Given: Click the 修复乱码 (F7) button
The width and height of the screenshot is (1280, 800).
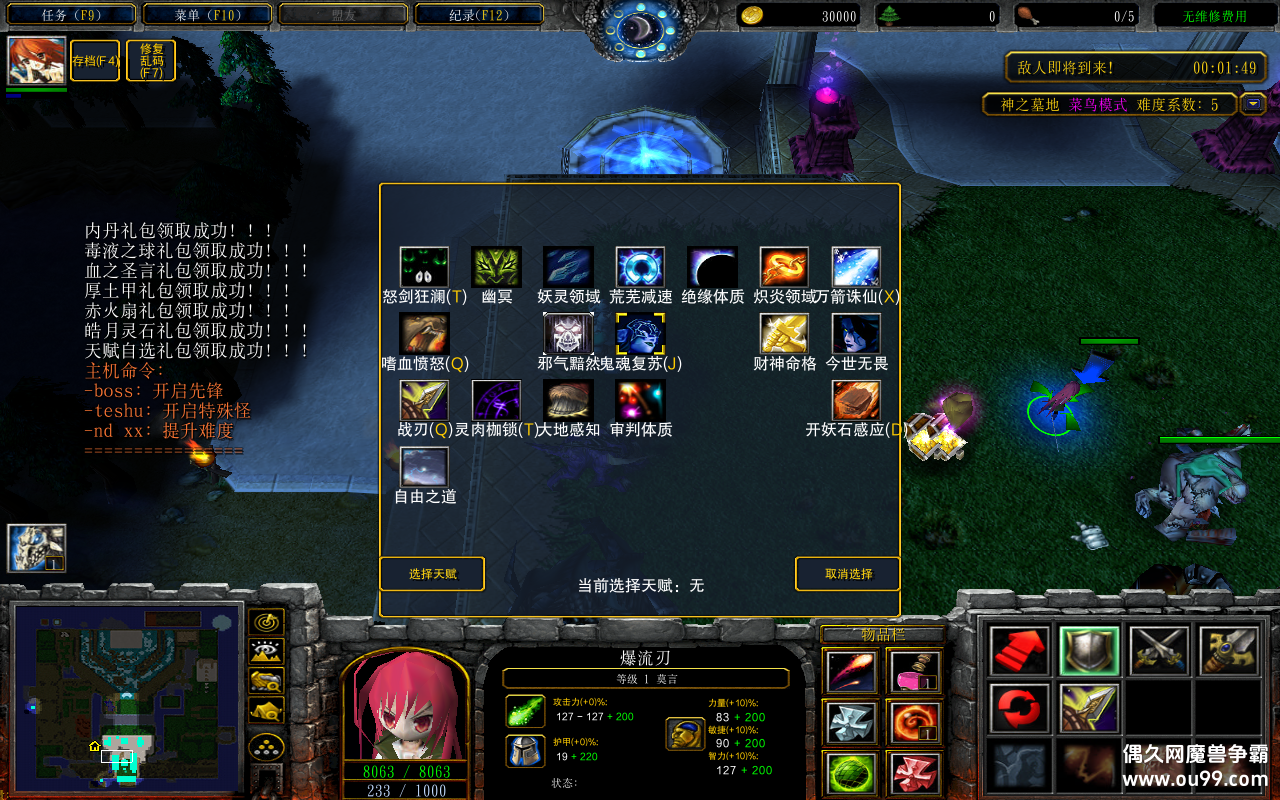Looking at the screenshot, I should click(152, 61).
